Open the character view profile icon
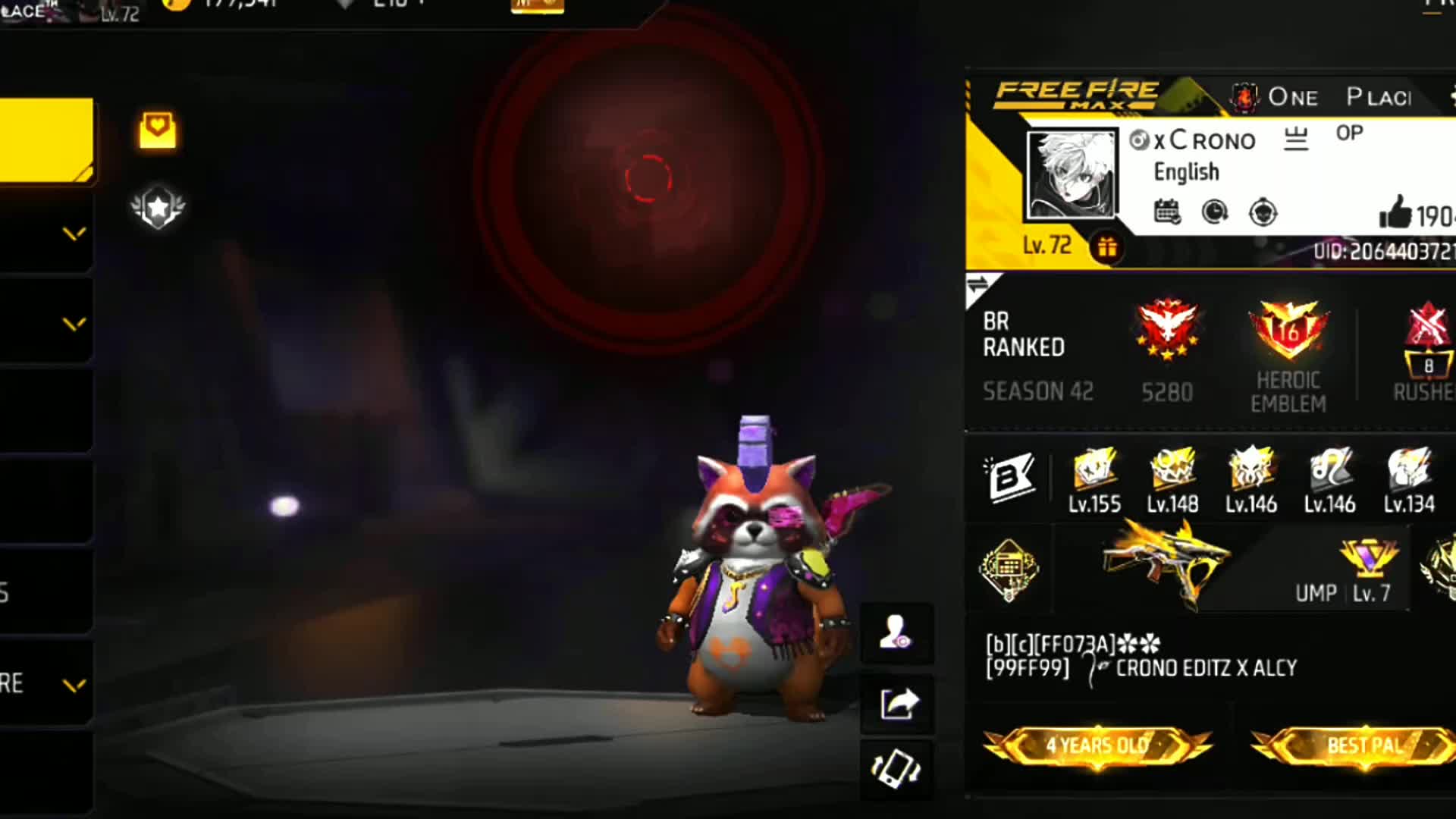 [x=896, y=632]
